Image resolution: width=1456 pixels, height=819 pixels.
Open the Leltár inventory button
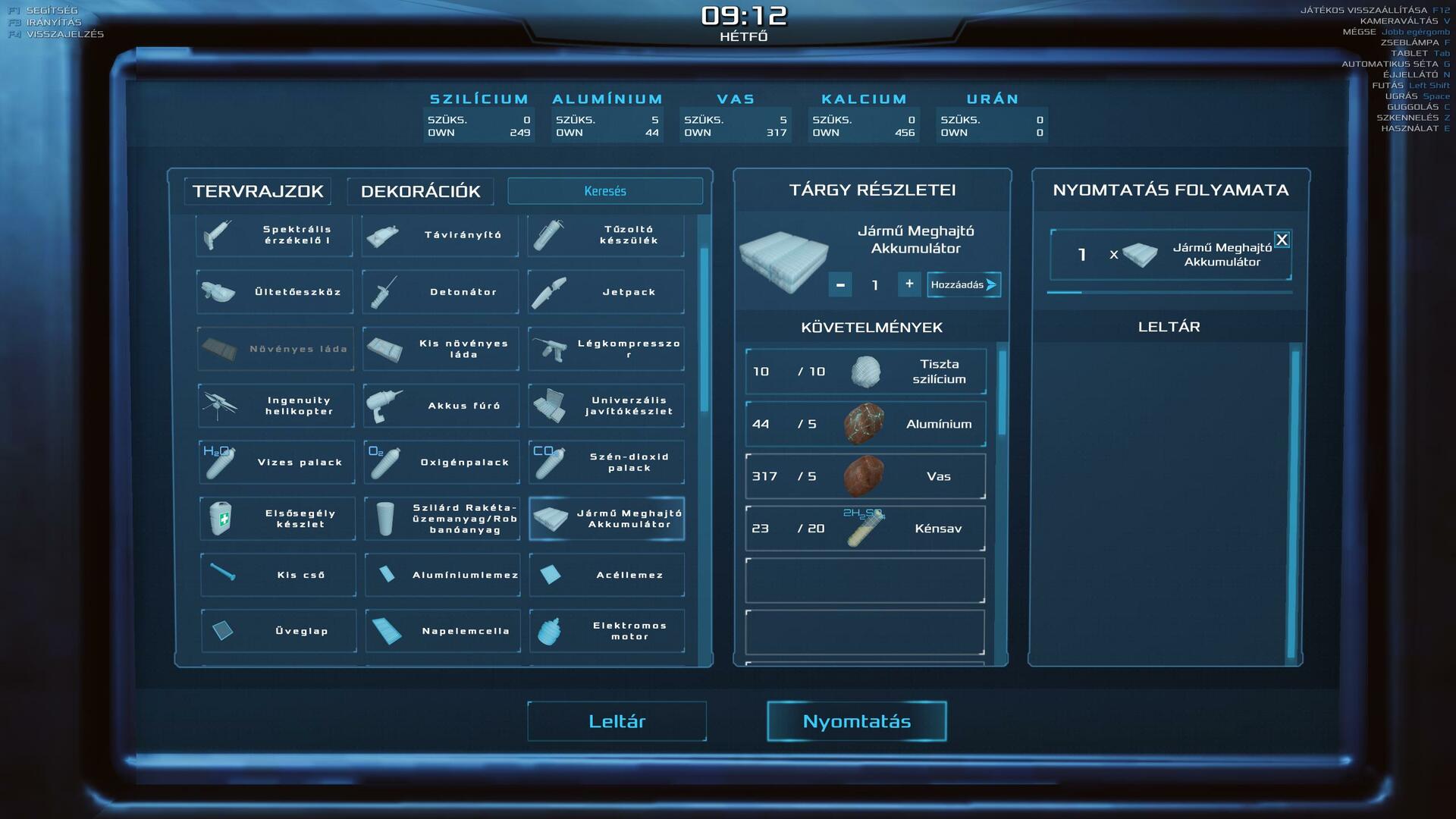pos(617,721)
